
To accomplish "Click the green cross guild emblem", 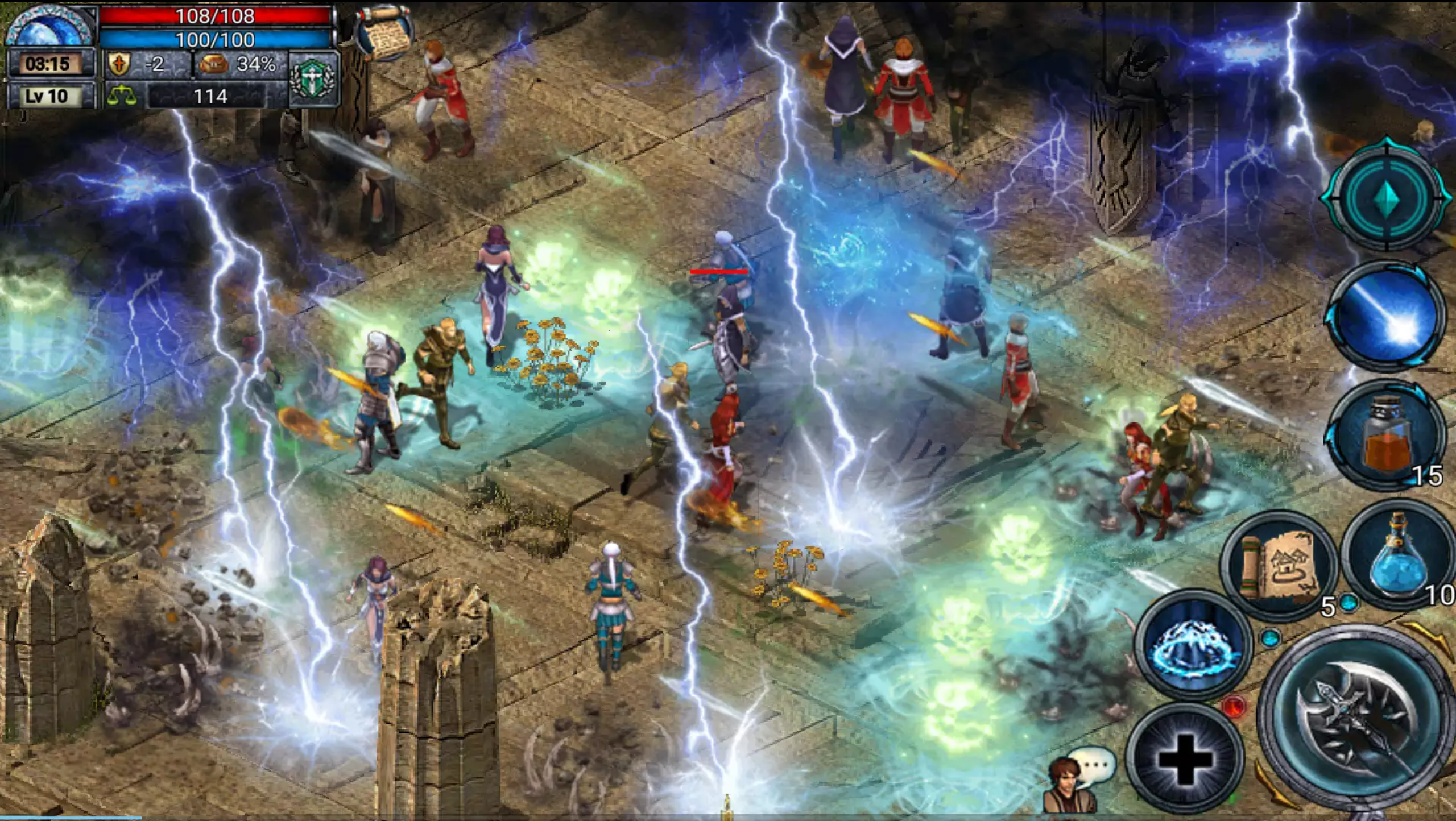I will coord(313,77).
